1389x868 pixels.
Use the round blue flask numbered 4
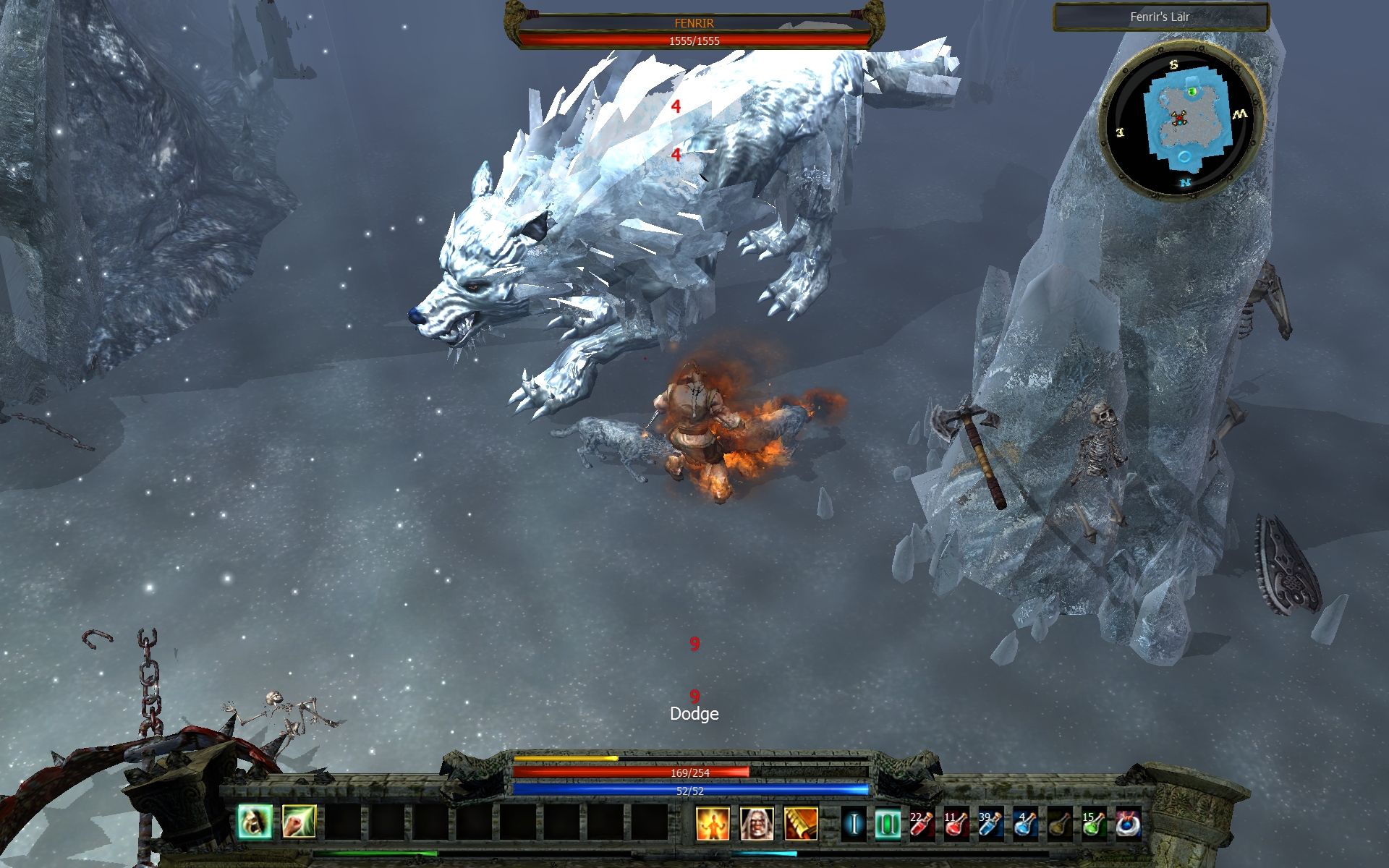(x=1025, y=824)
